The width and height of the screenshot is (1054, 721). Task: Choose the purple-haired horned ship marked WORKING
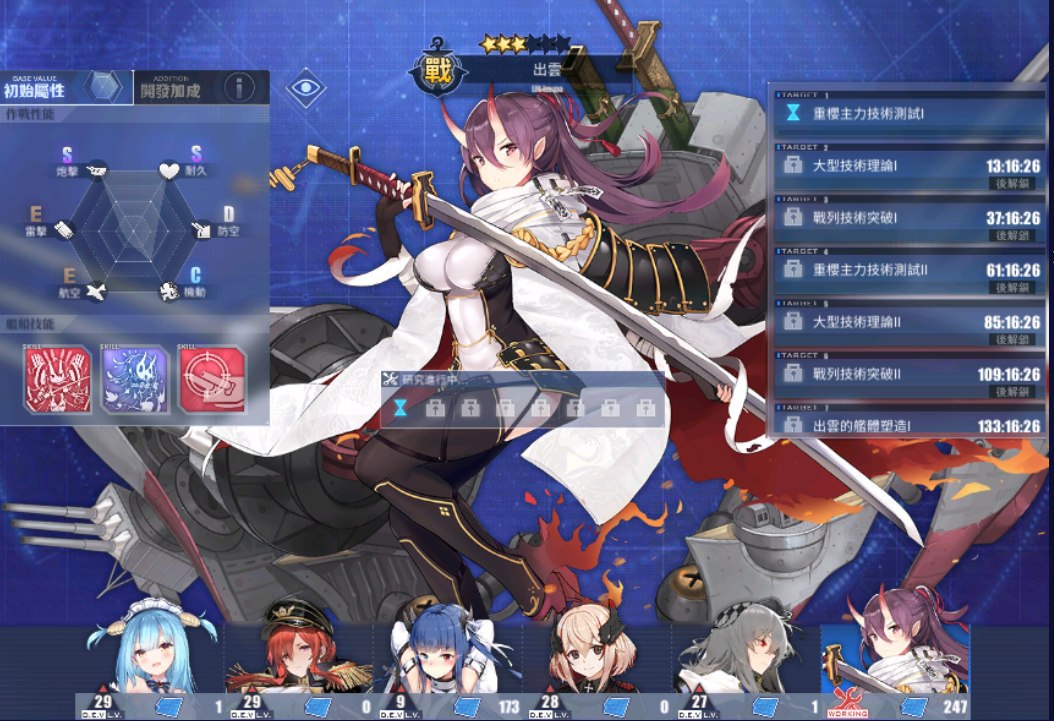tap(895, 660)
